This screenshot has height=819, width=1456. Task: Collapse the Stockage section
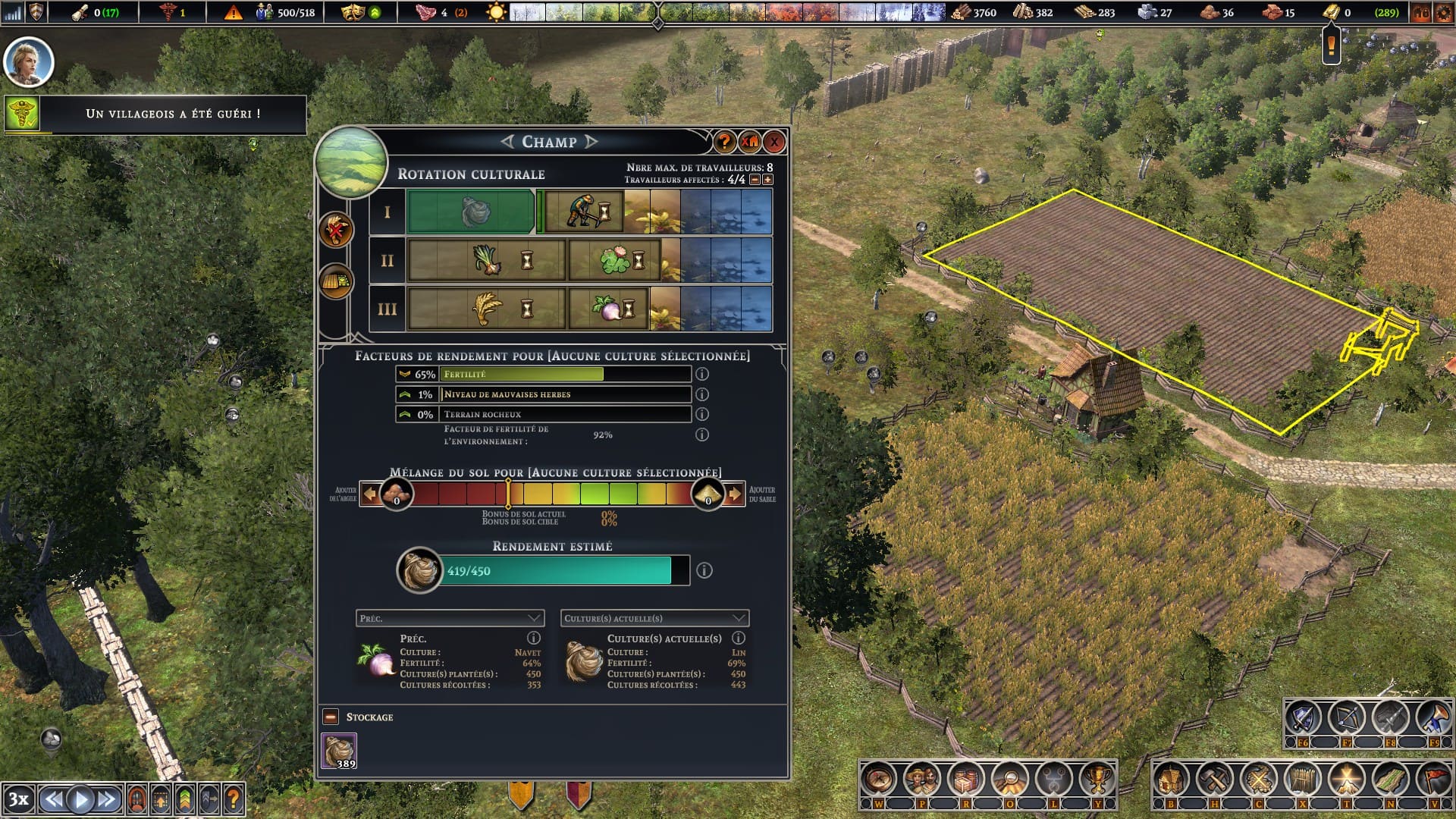(331, 717)
